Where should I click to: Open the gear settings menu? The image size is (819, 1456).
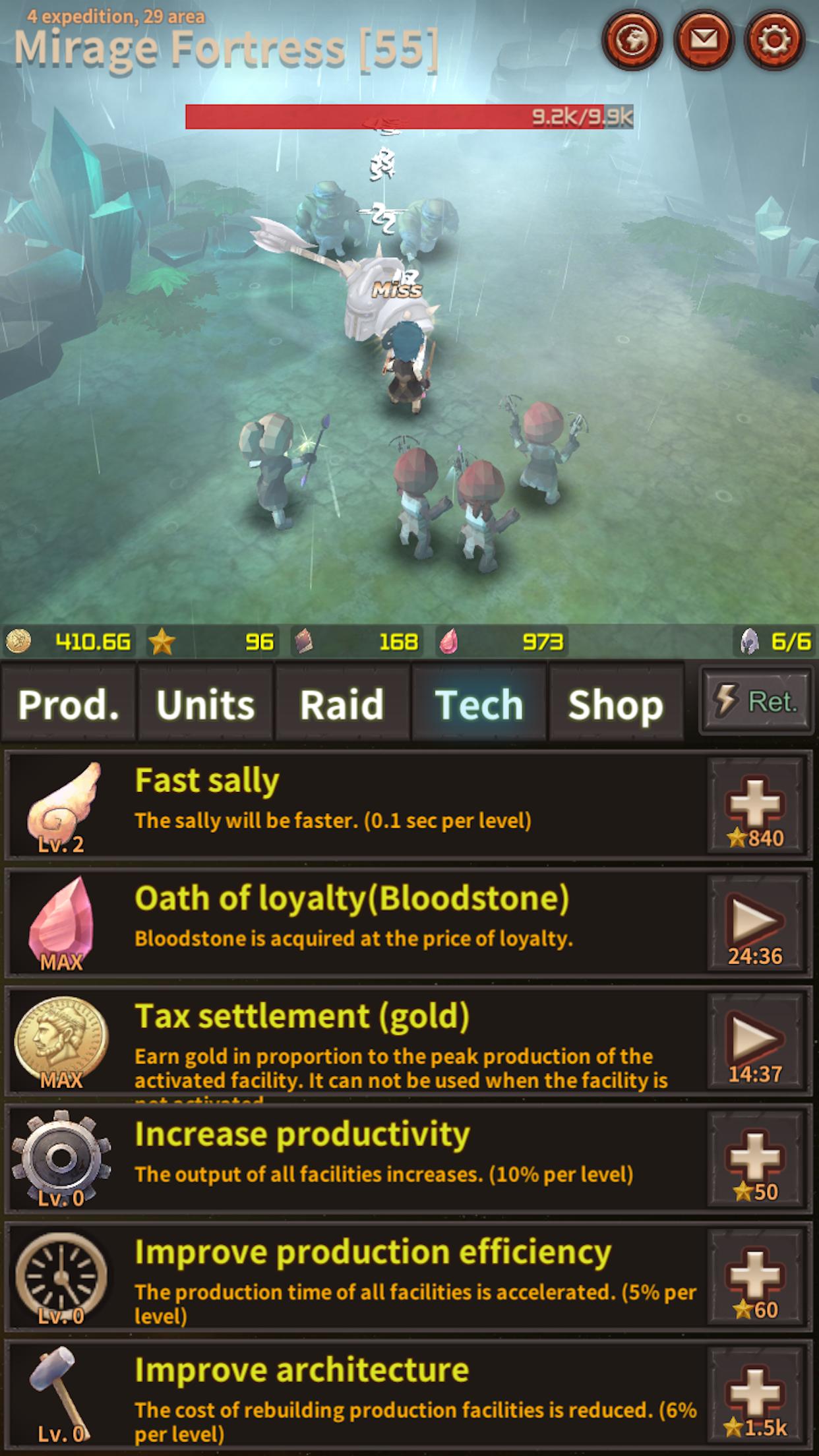tap(774, 40)
